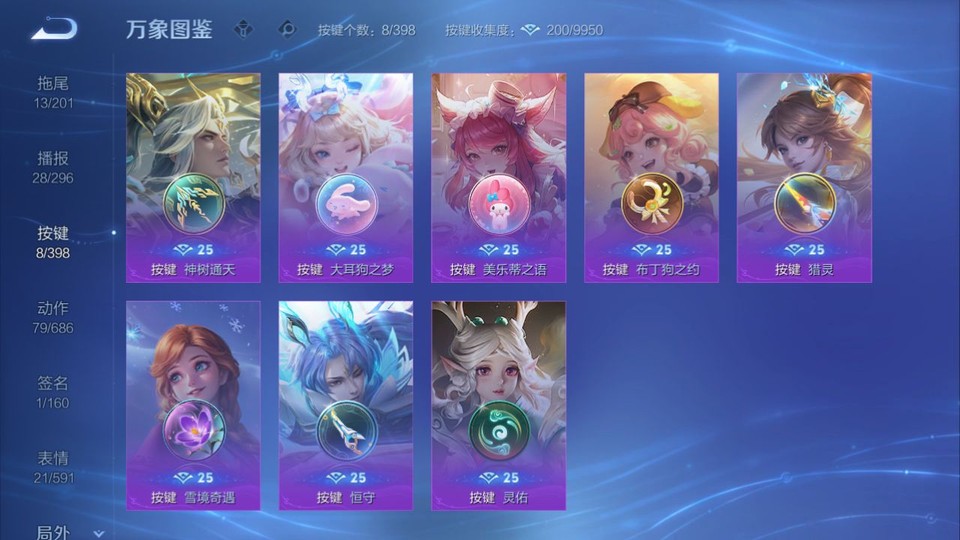Open the 灵佑 key card
The image size is (960, 540).
(x=498, y=405)
